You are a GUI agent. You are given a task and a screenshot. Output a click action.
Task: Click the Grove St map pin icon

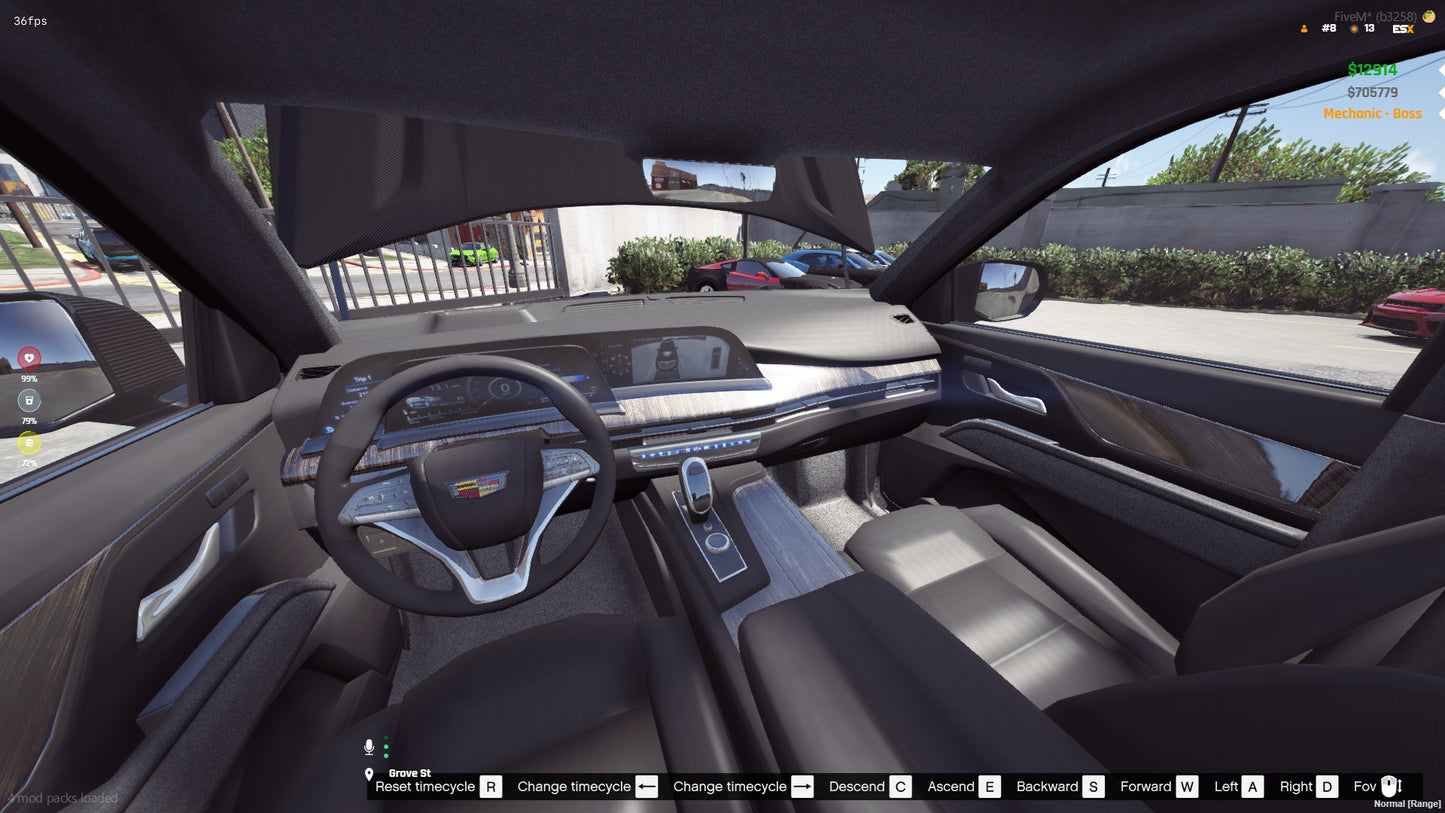[369, 773]
